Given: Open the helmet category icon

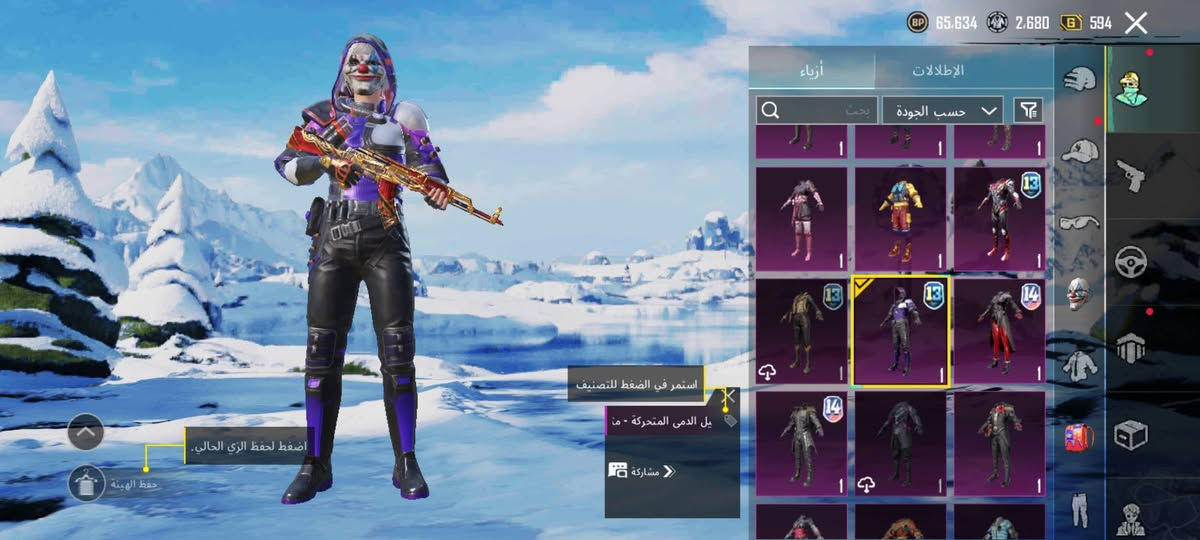Looking at the screenshot, I should tap(1080, 80).
